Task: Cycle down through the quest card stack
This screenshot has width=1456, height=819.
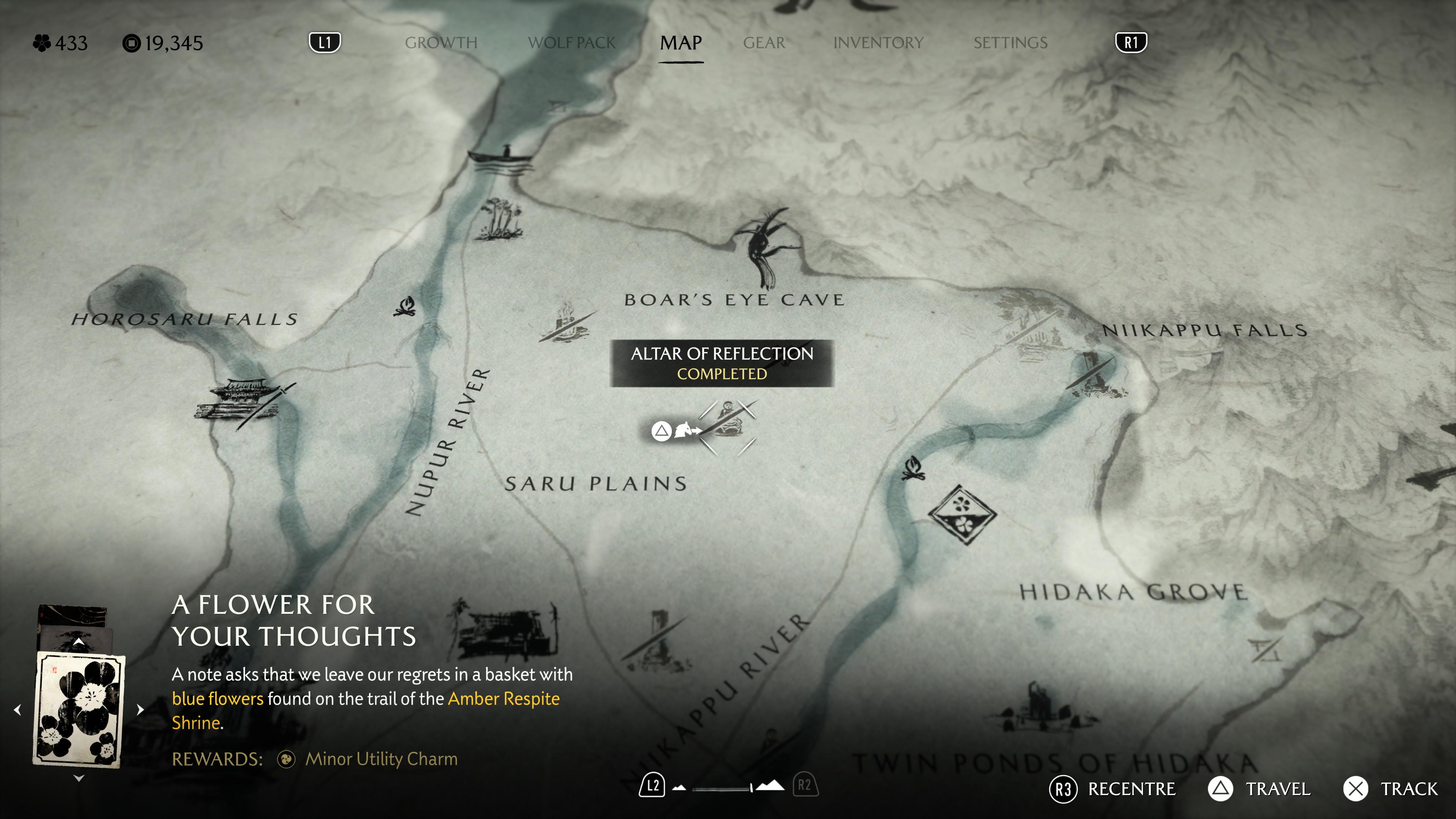Action: 79,778
